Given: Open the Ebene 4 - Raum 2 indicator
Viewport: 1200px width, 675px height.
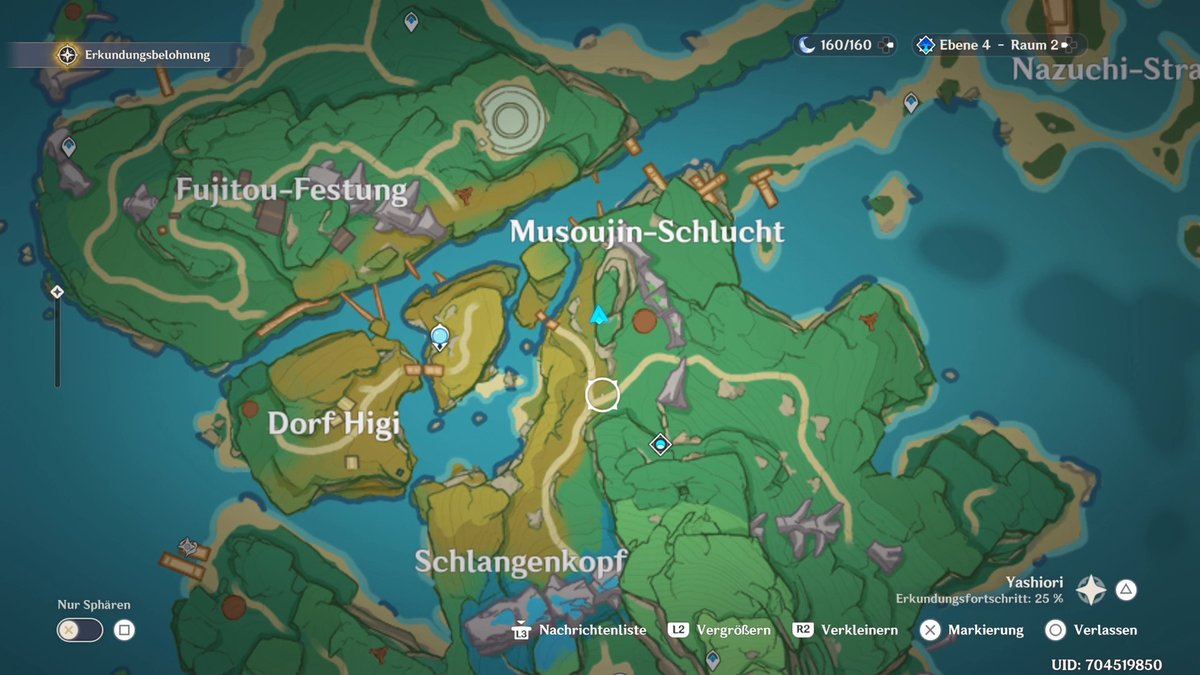Looking at the screenshot, I should [998, 45].
